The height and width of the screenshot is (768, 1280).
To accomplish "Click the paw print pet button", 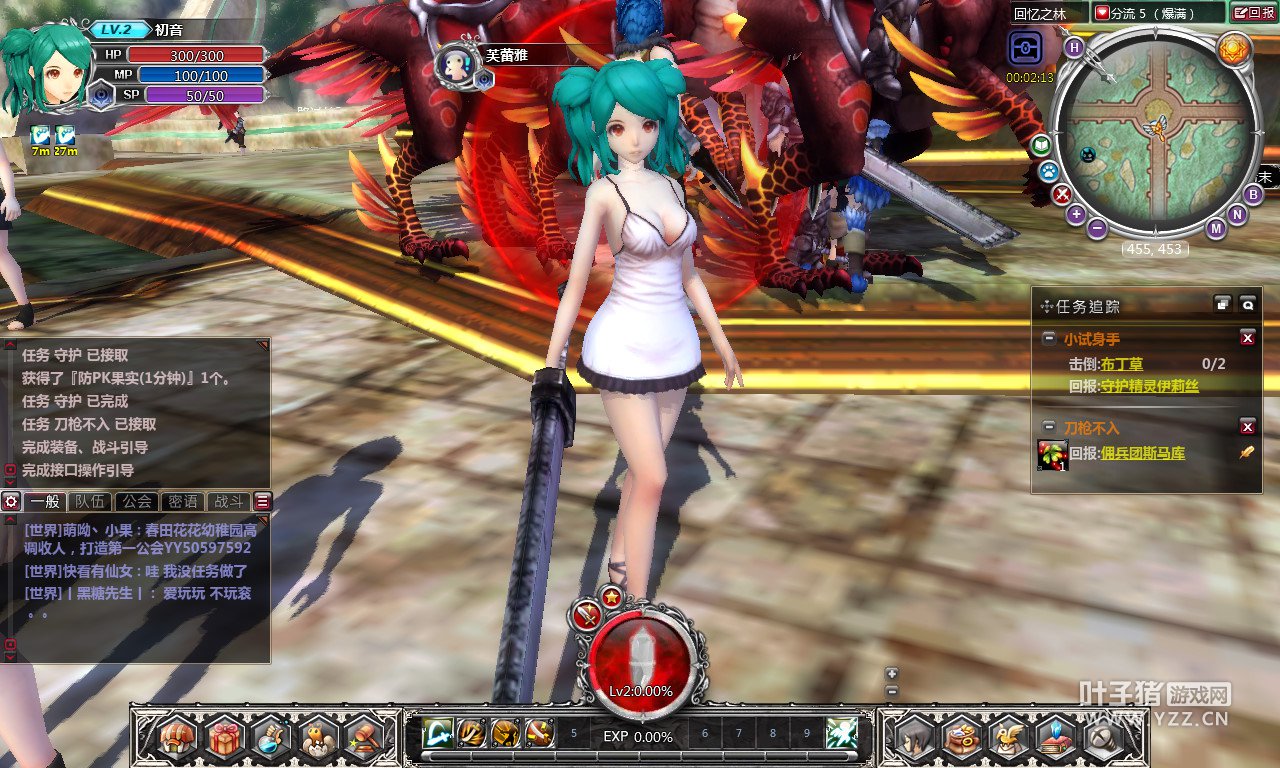I will click(1048, 171).
